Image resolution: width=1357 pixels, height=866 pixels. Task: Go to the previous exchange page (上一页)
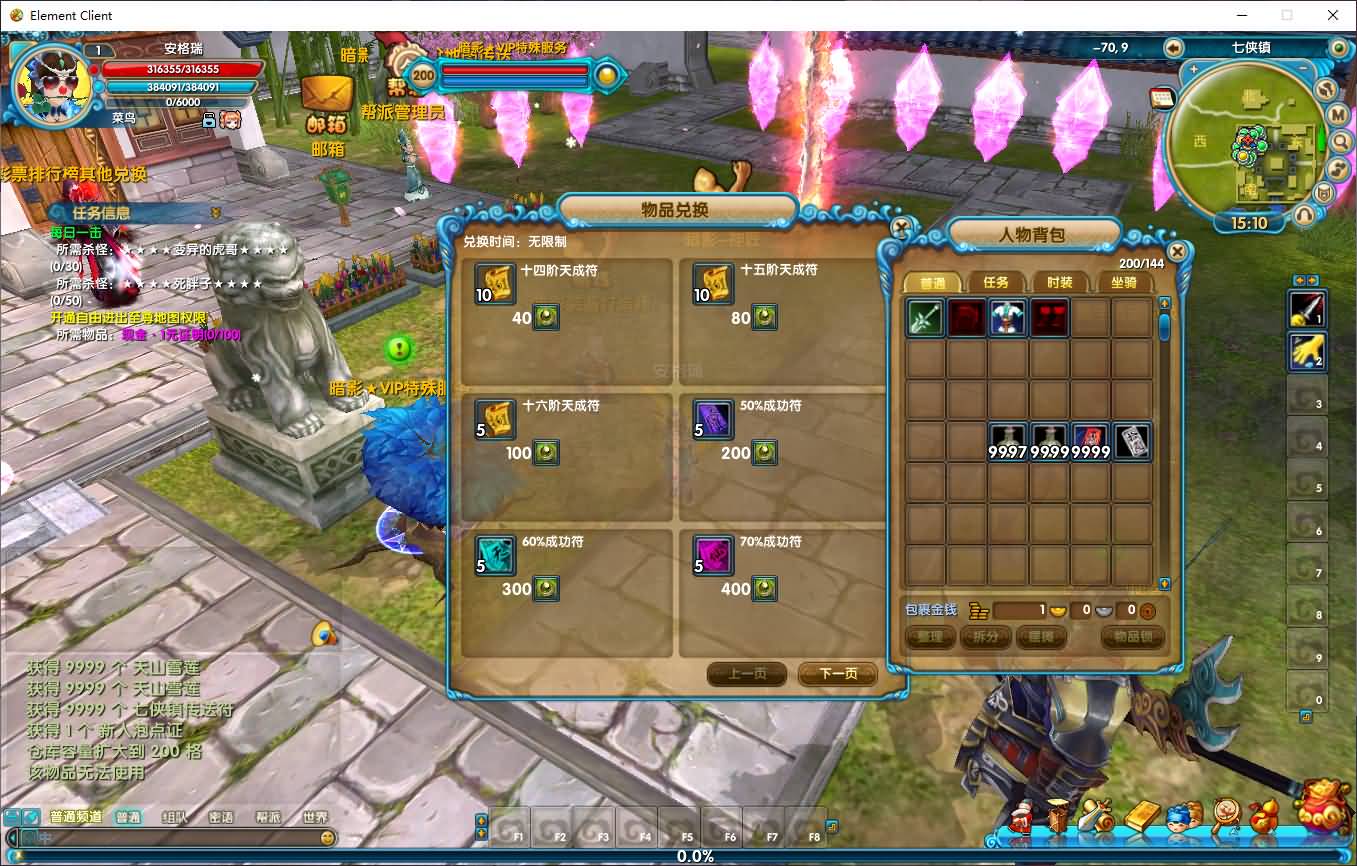tap(746, 674)
